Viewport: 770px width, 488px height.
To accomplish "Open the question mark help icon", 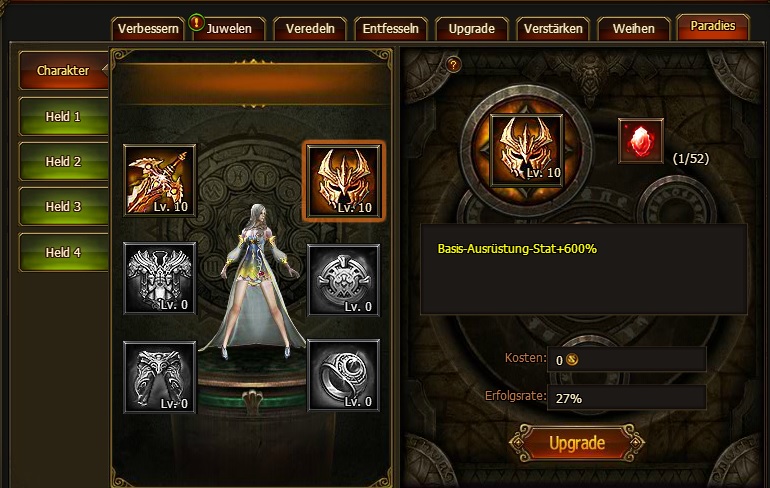I will (454, 65).
